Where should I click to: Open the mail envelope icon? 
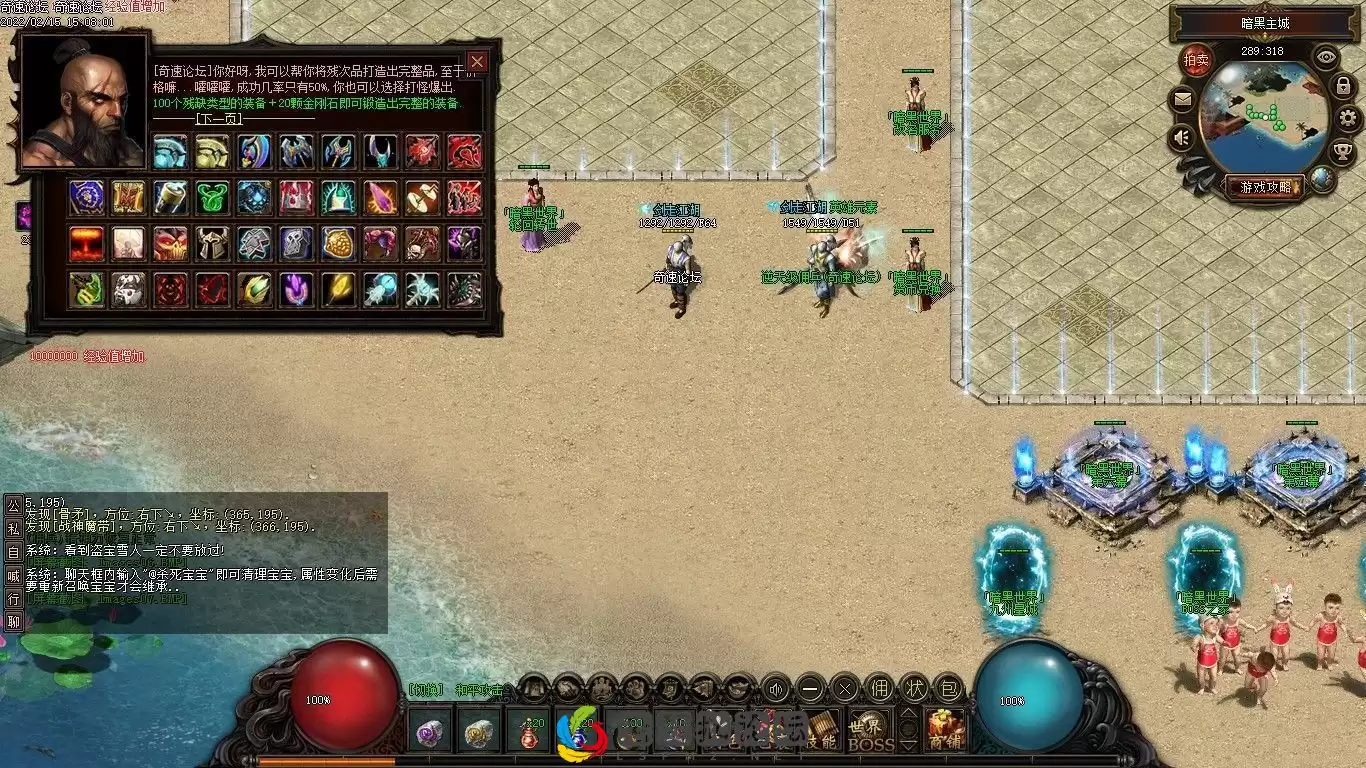tap(1184, 99)
